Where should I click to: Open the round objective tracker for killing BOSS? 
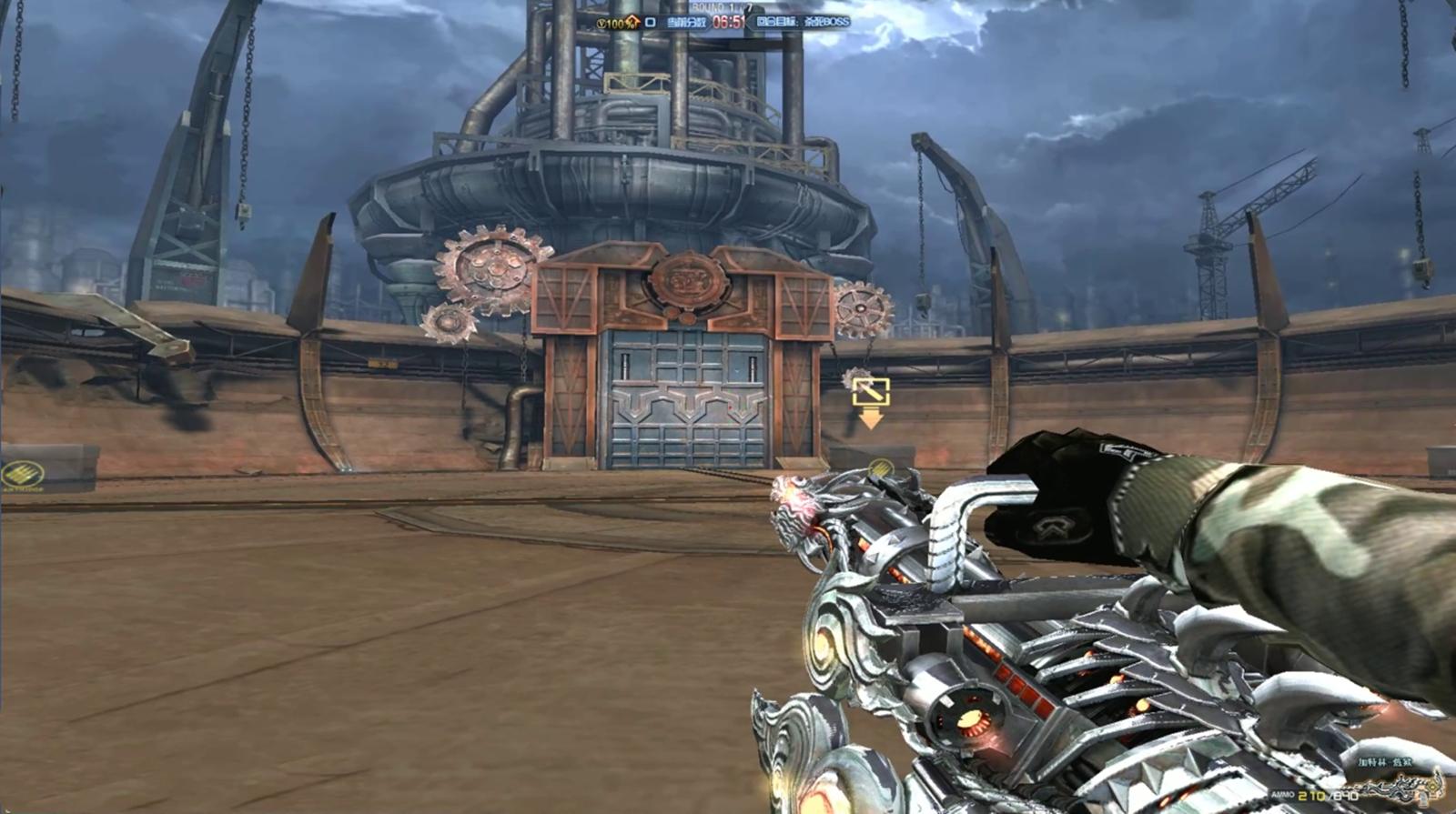802,22
